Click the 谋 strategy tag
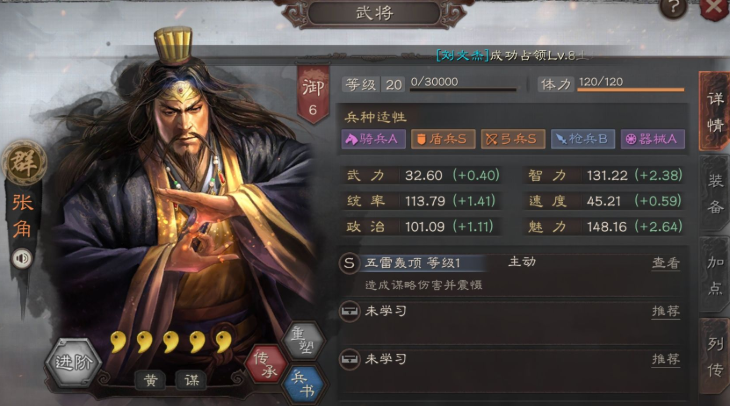Screen dimensions: 730x406 189,379
